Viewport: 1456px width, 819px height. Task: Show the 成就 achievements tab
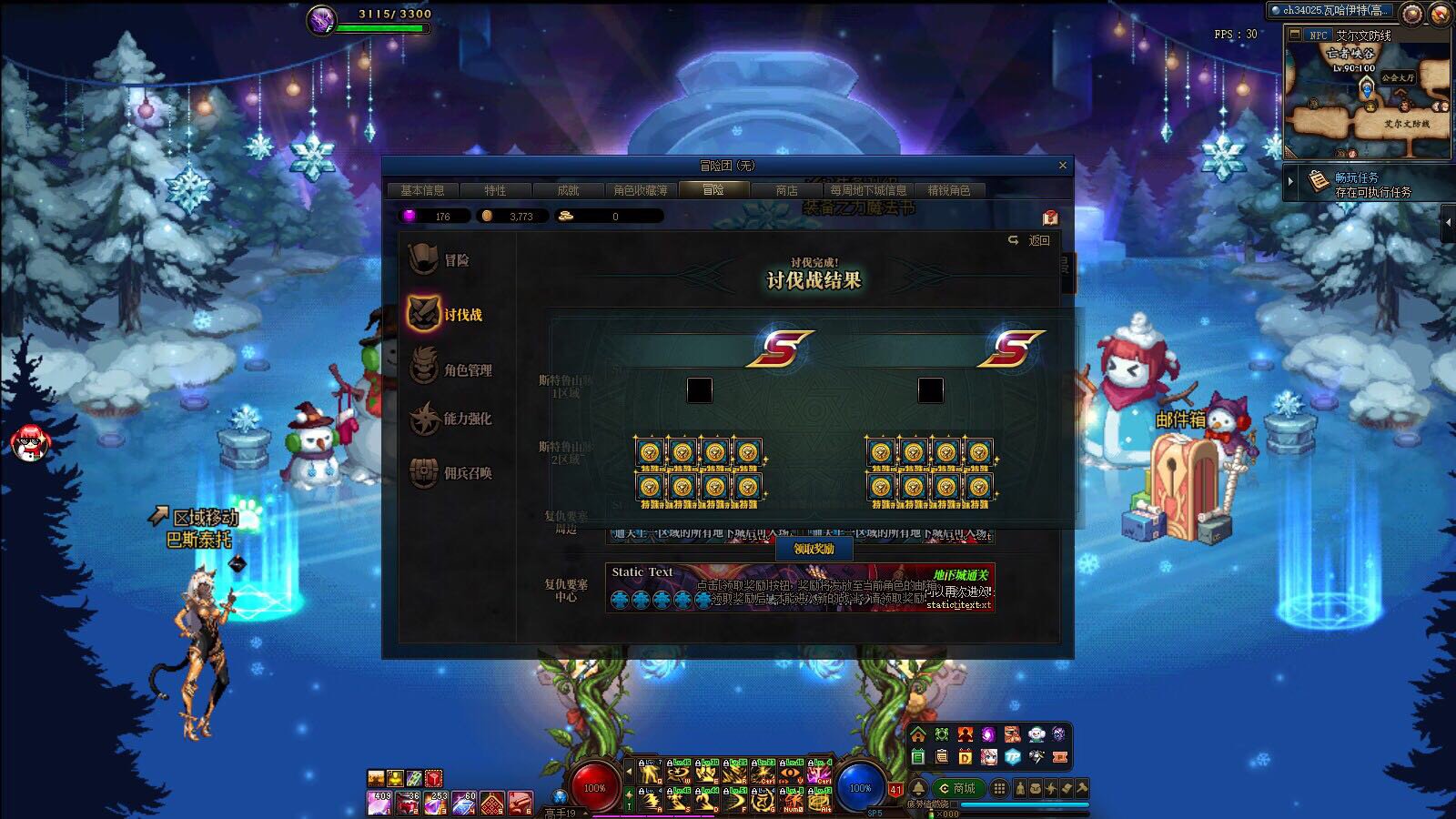pos(568,190)
